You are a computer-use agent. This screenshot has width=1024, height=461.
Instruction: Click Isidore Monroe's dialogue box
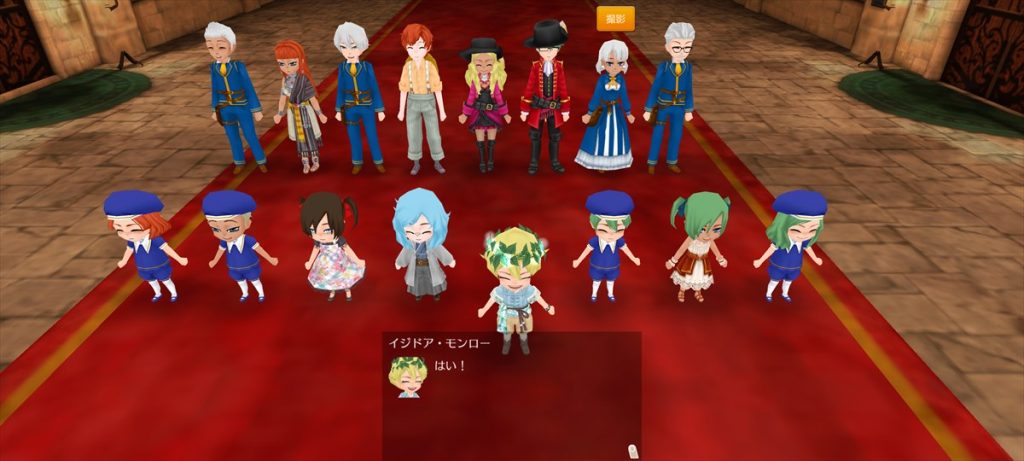[511, 395]
